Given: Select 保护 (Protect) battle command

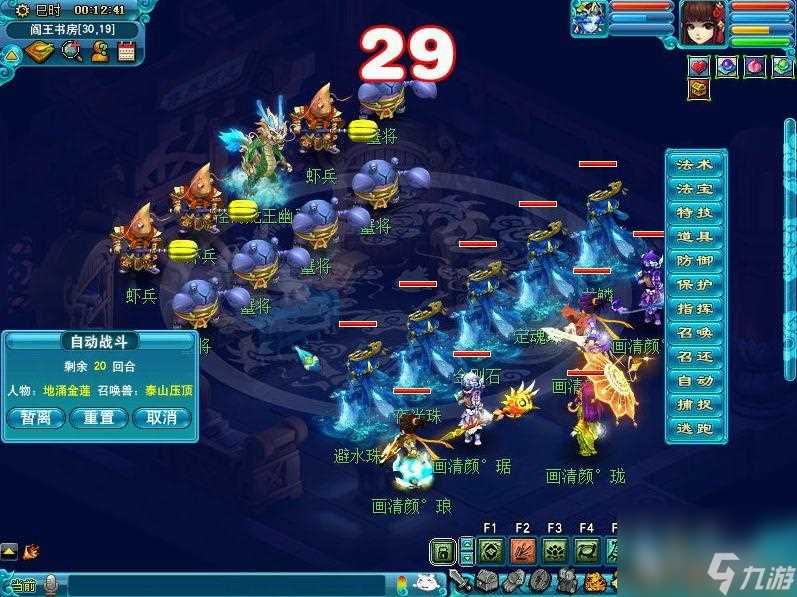Looking at the screenshot, I should 695,285.
